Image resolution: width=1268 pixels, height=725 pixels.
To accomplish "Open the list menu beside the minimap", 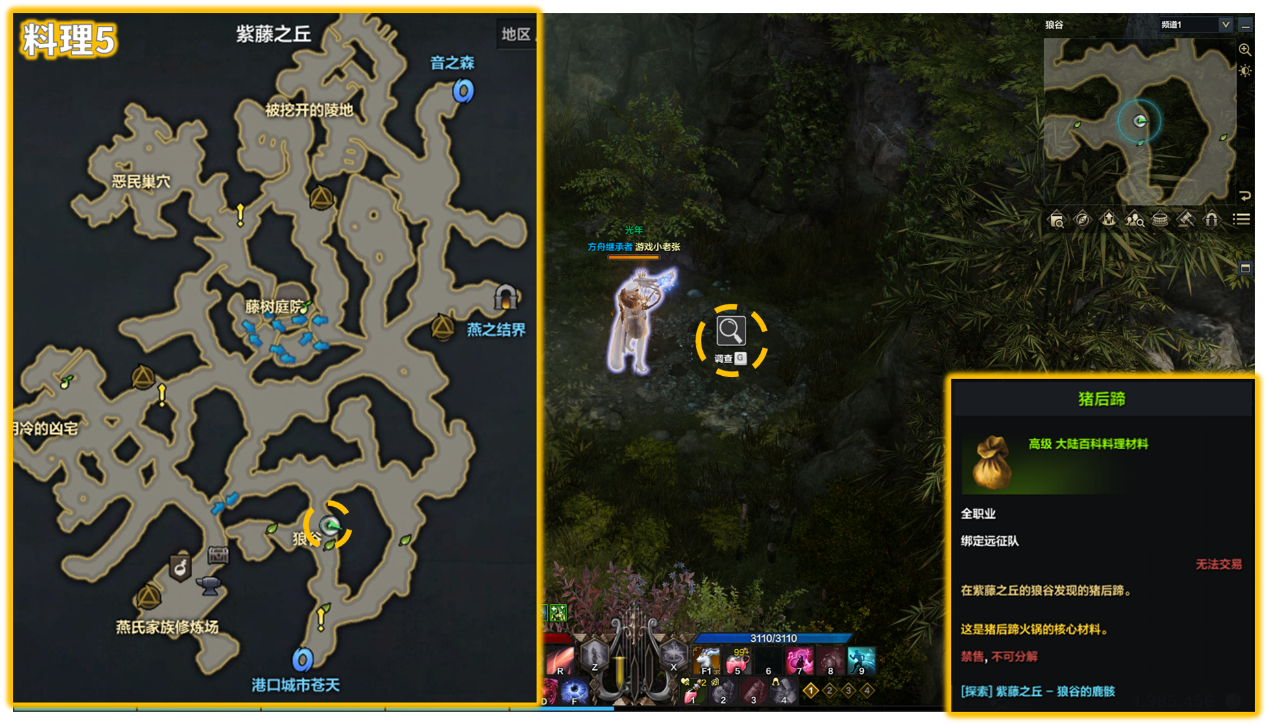I will pos(1241,219).
